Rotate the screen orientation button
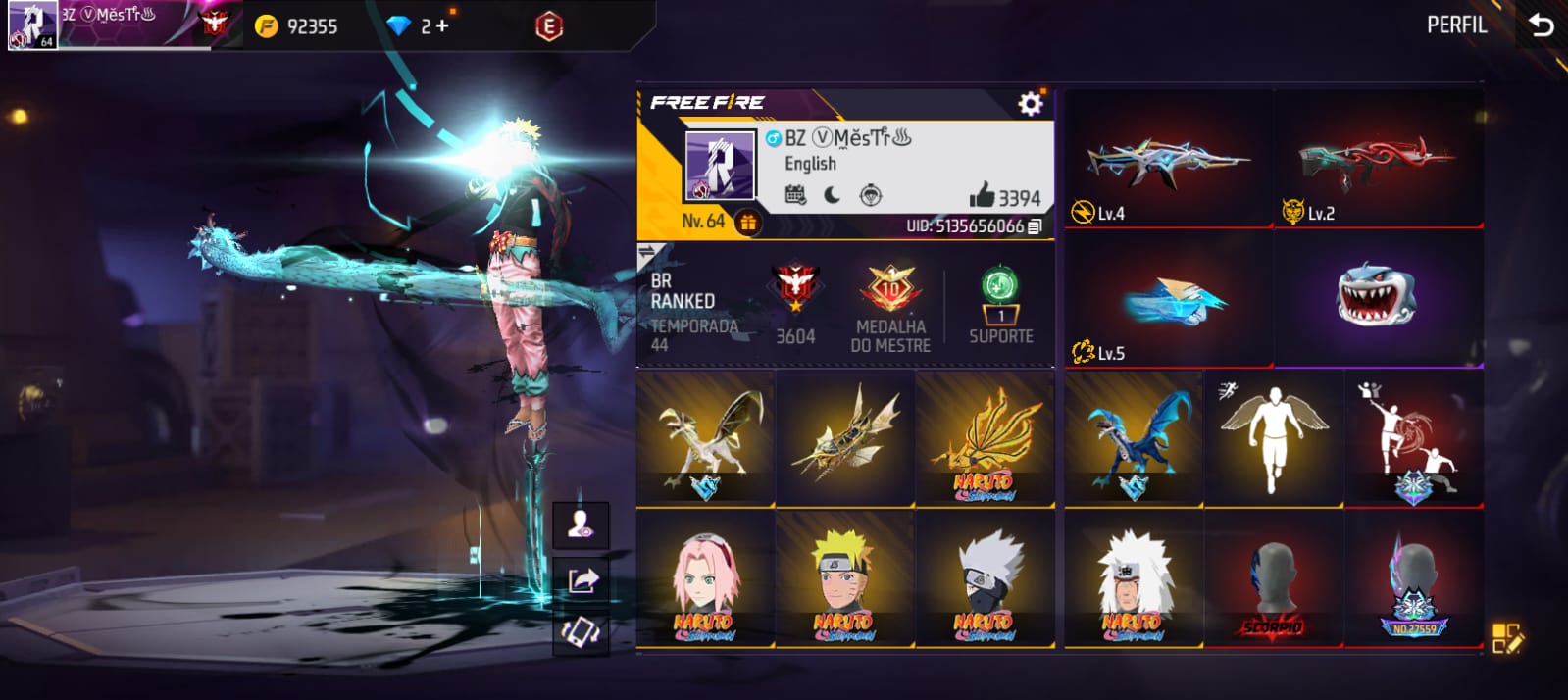This screenshot has width=1568, height=700. click(x=581, y=632)
